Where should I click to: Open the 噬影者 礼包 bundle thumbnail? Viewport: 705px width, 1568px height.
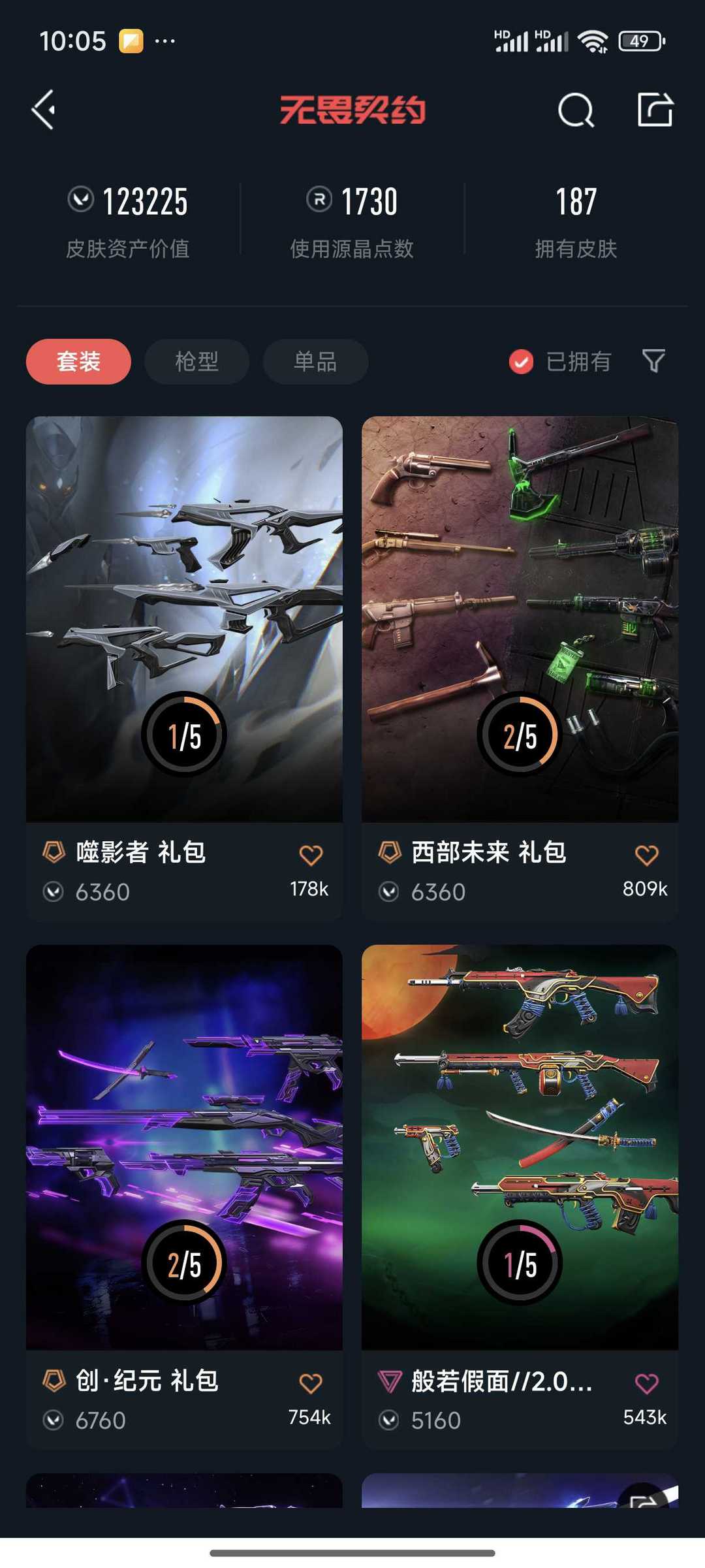184,618
